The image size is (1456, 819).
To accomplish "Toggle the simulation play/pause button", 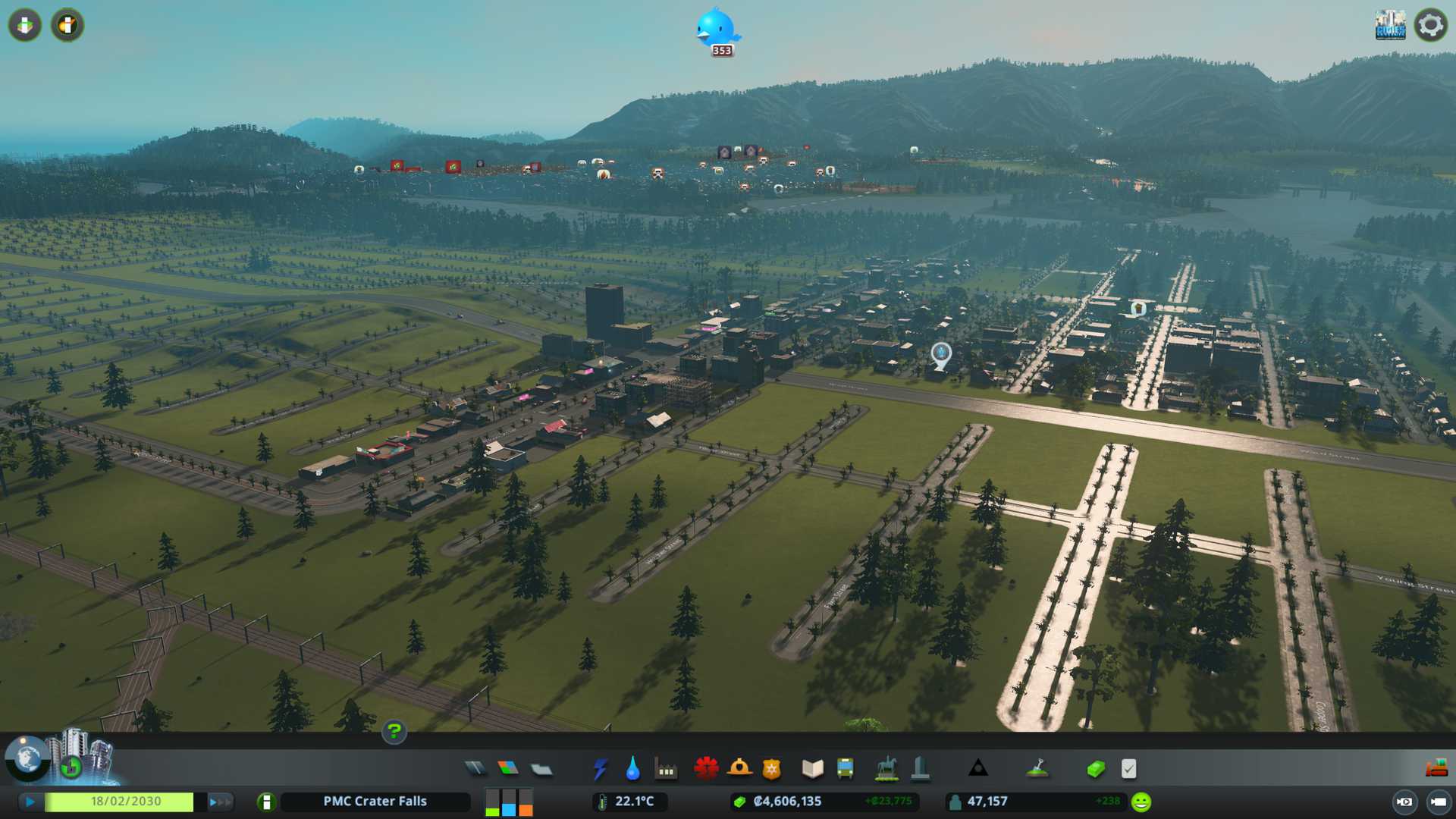I will tap(30, 802).
